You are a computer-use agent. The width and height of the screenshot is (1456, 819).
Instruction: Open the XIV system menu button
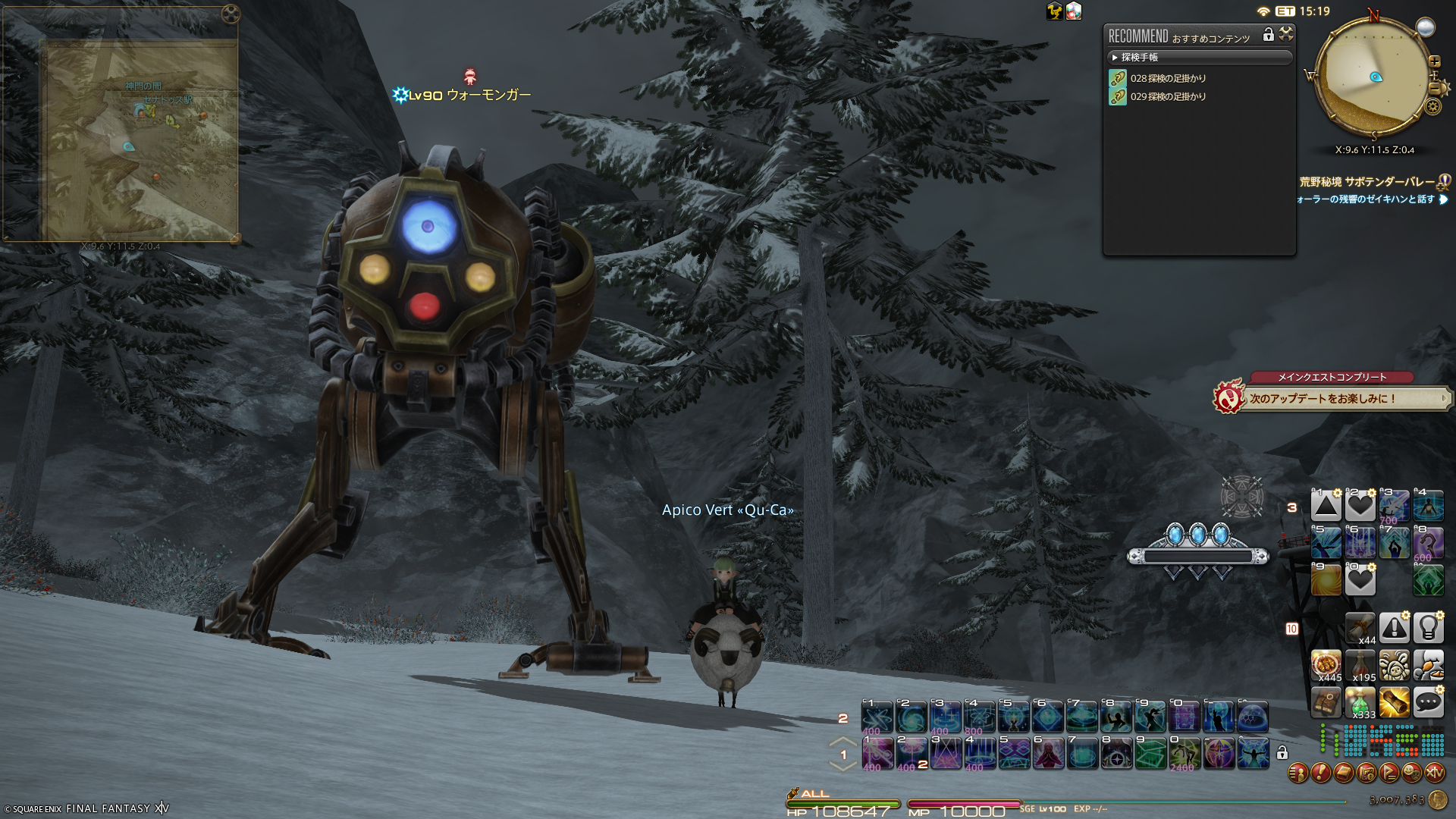[x=1435, y=773]
